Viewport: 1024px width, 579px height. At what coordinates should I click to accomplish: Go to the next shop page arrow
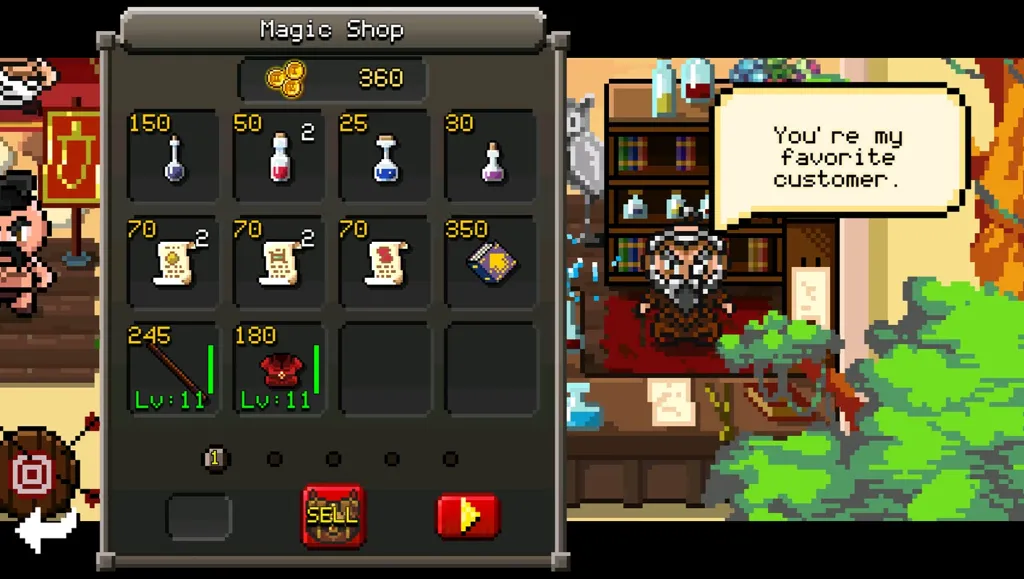pos(467,516)
